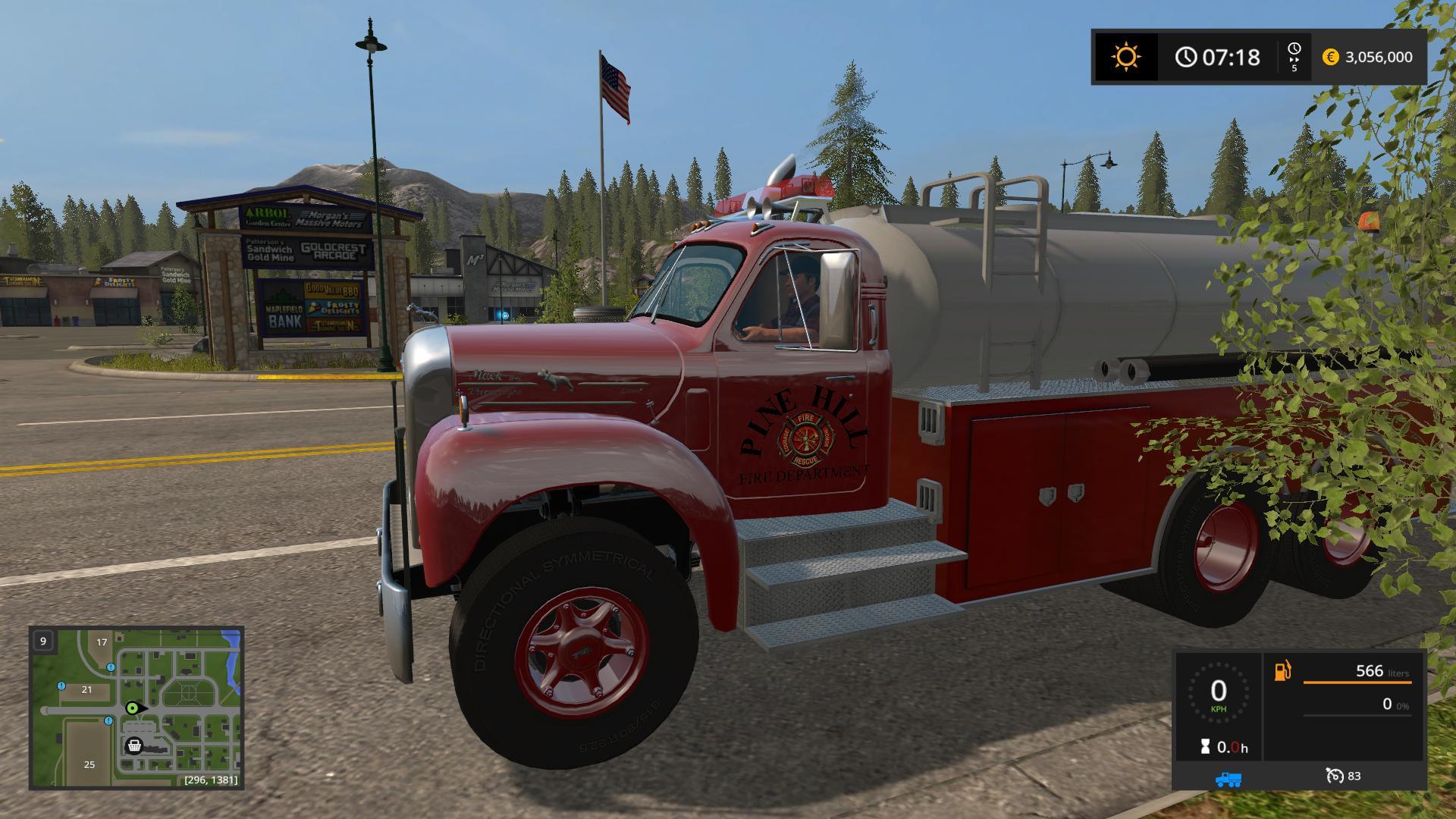The image size is (1456, 819).
Task: Select the shopping basket store marker on minimap
Action: (134, 745)
